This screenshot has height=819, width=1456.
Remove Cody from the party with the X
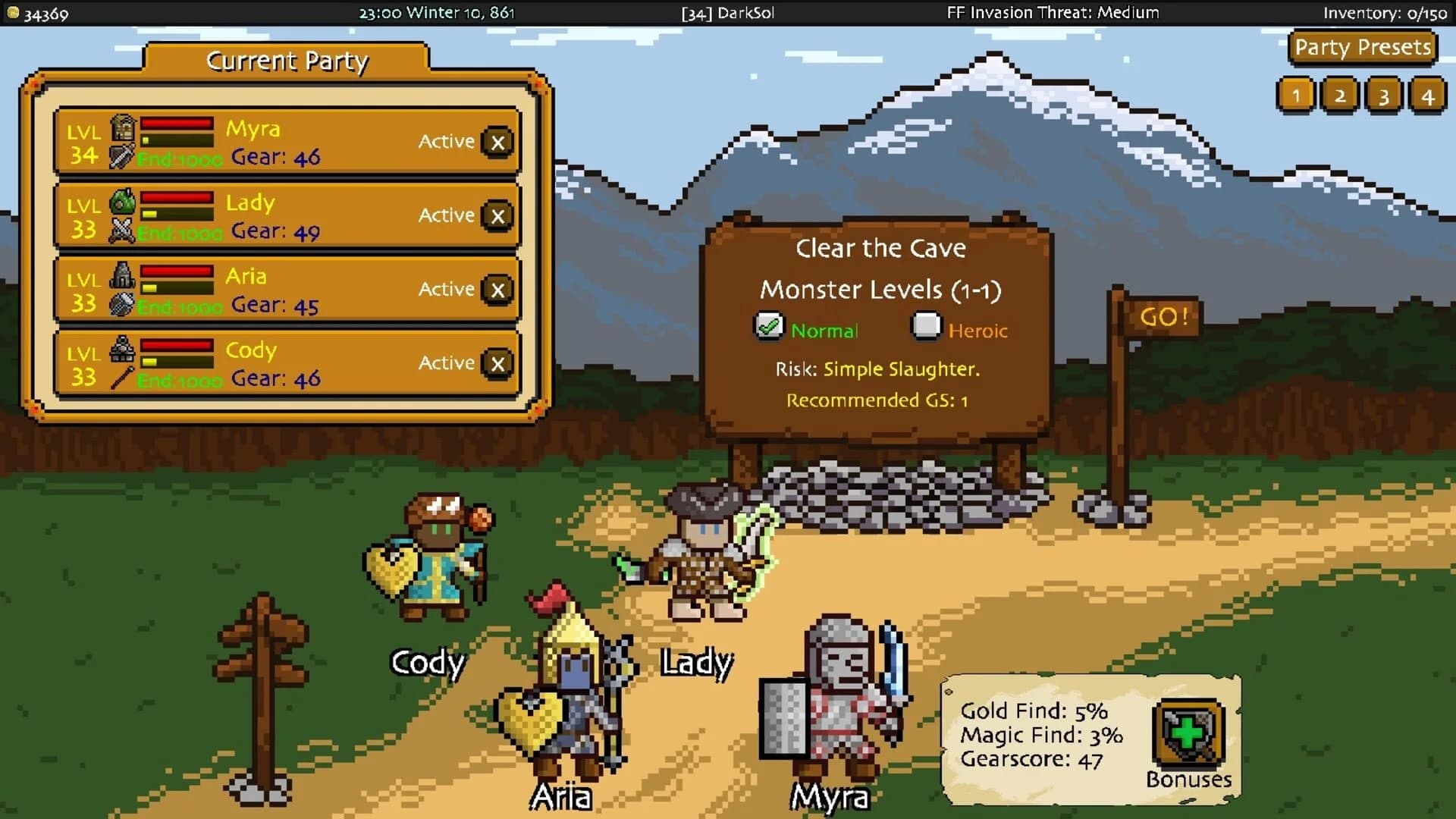point(497,362)
